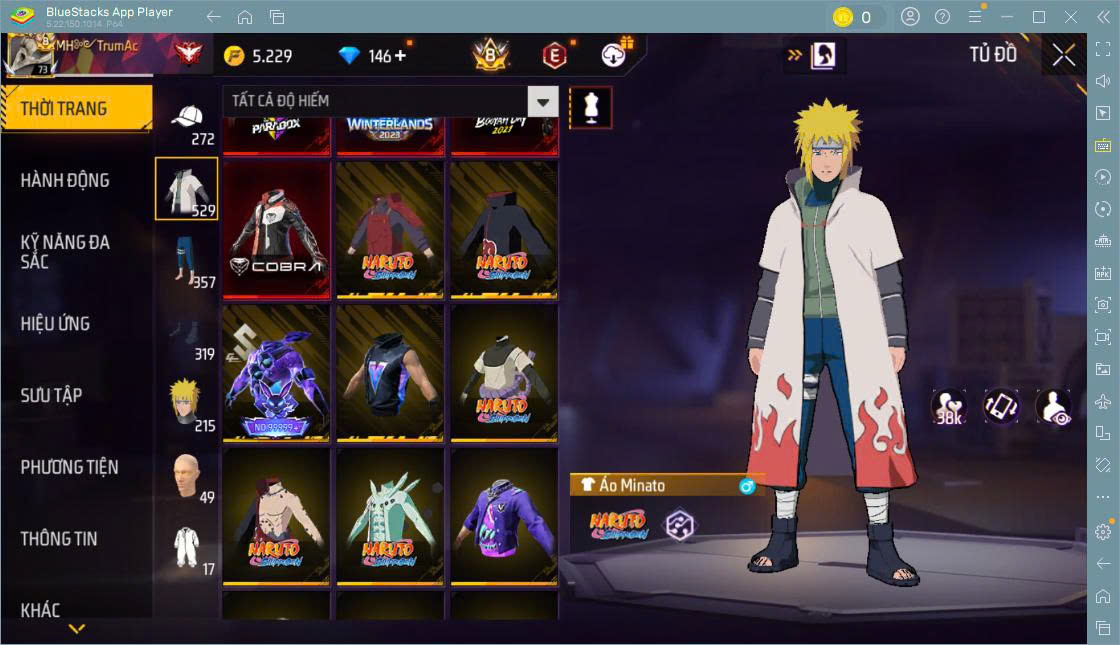
Task: Open the Sưu Tập section
Action: [x=51, y=396]
